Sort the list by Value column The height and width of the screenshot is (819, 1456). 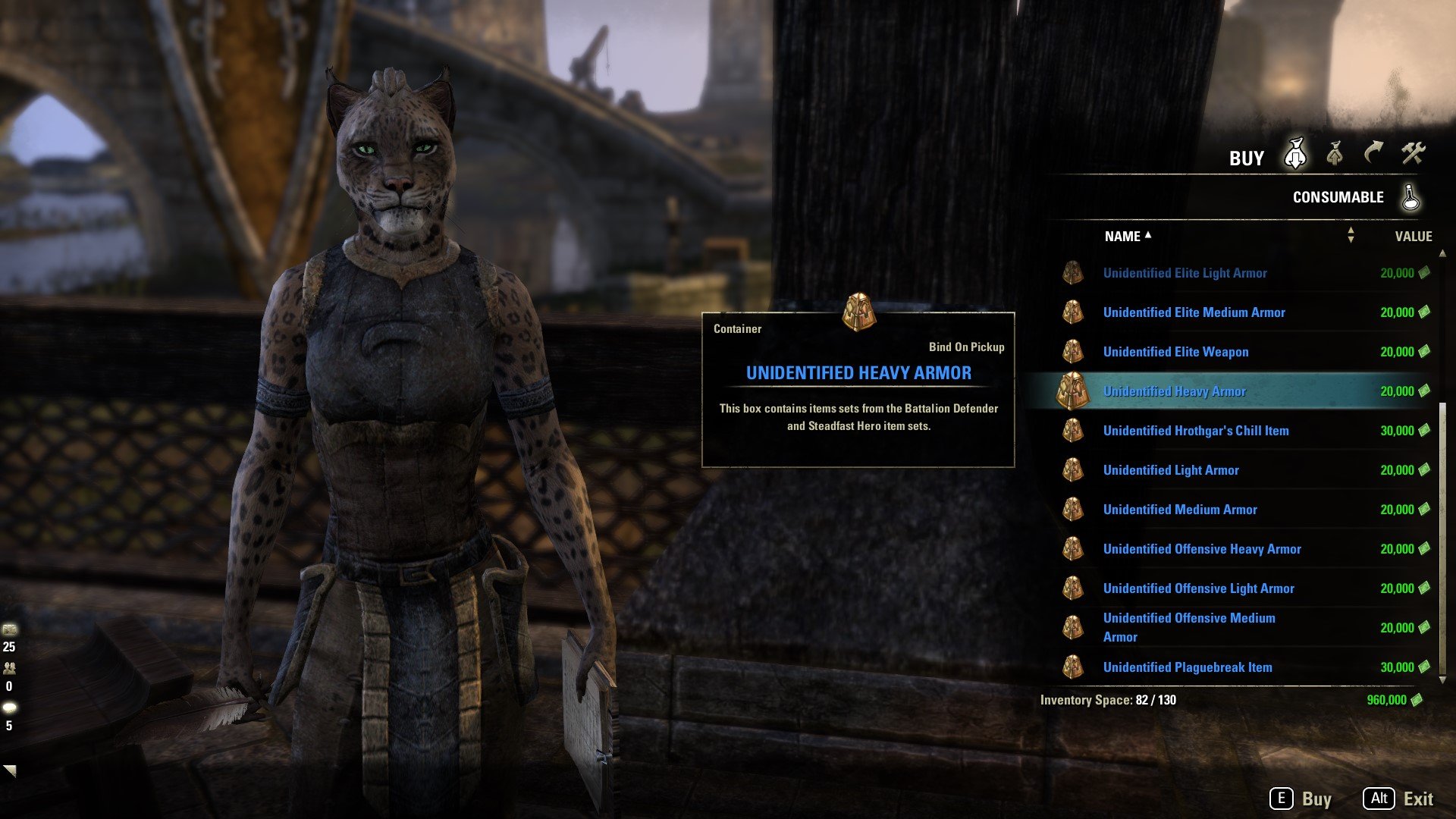tap(1413, 237)
